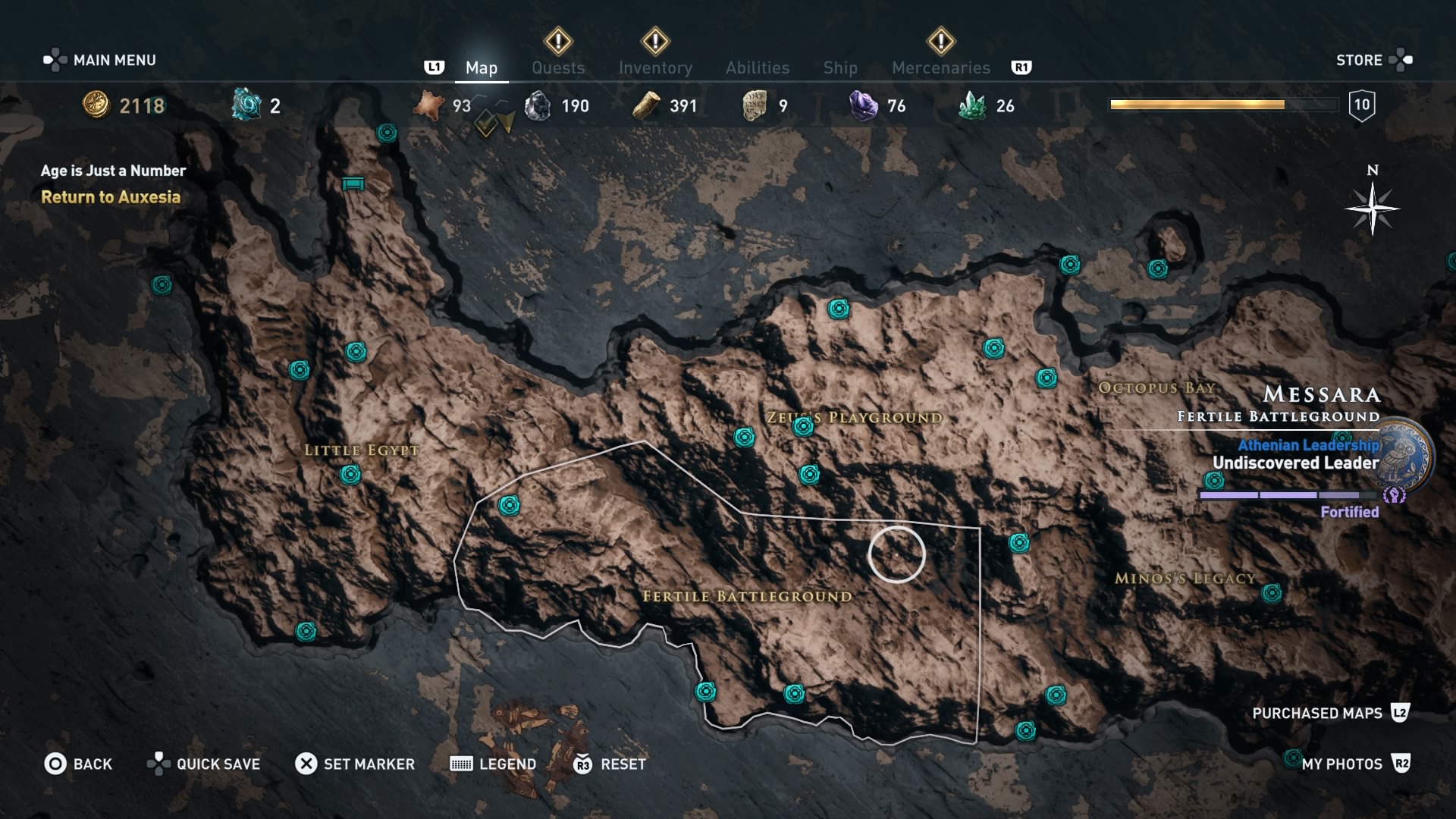Click Return to Auxesia quest objective

click(111, 197)
